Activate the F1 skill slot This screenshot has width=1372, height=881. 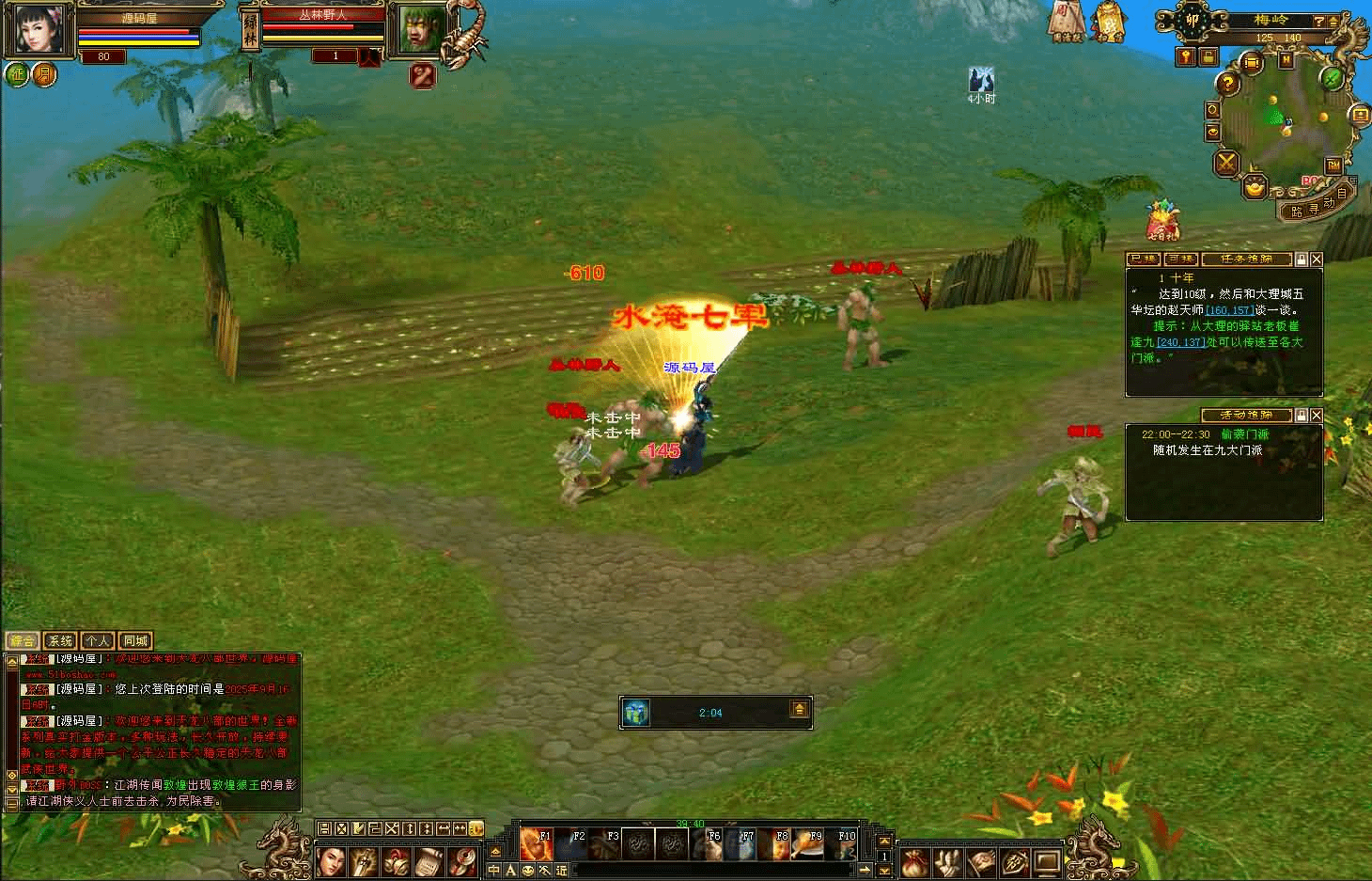537,844
